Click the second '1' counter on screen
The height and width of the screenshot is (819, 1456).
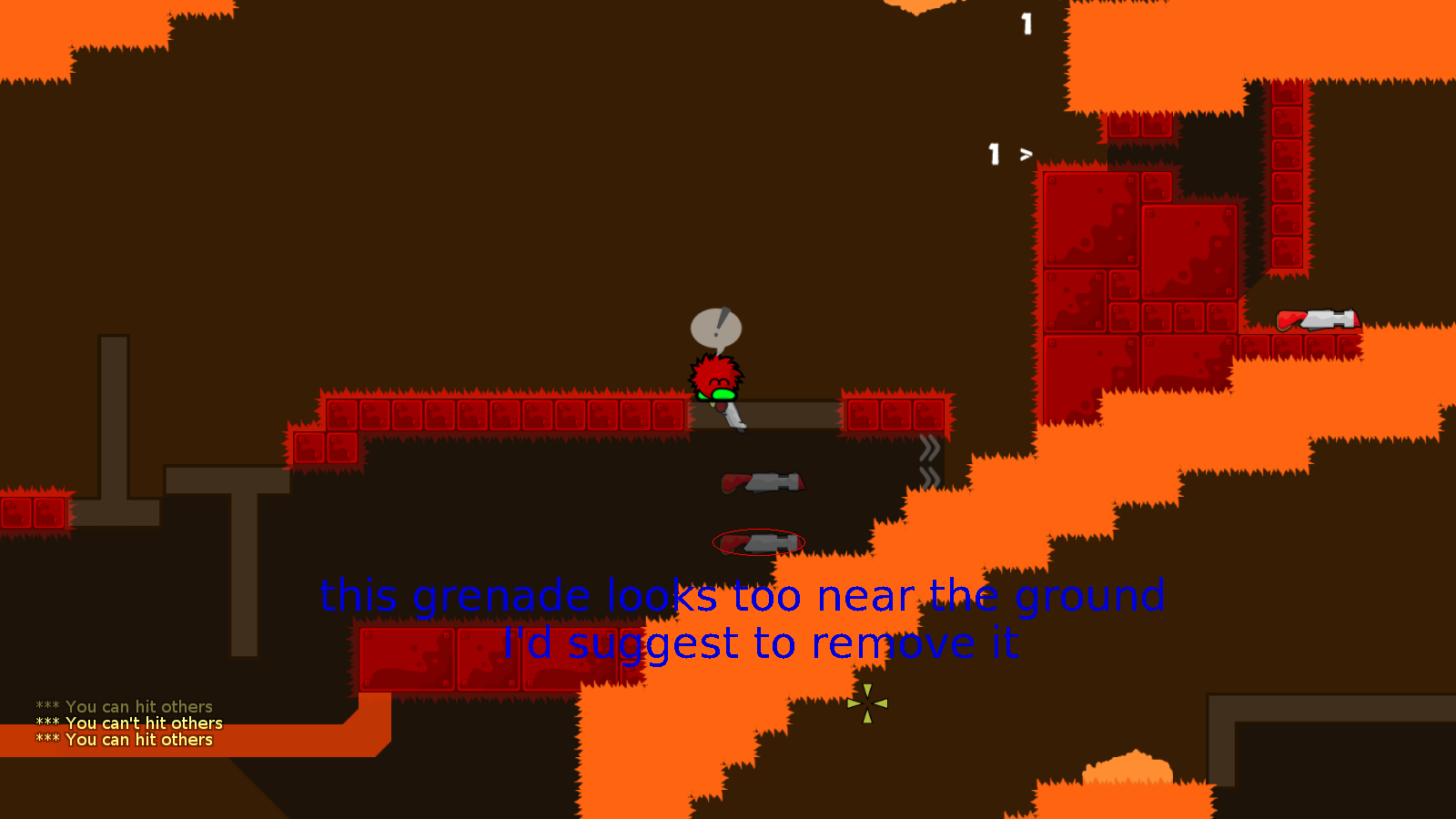point(994,154)
